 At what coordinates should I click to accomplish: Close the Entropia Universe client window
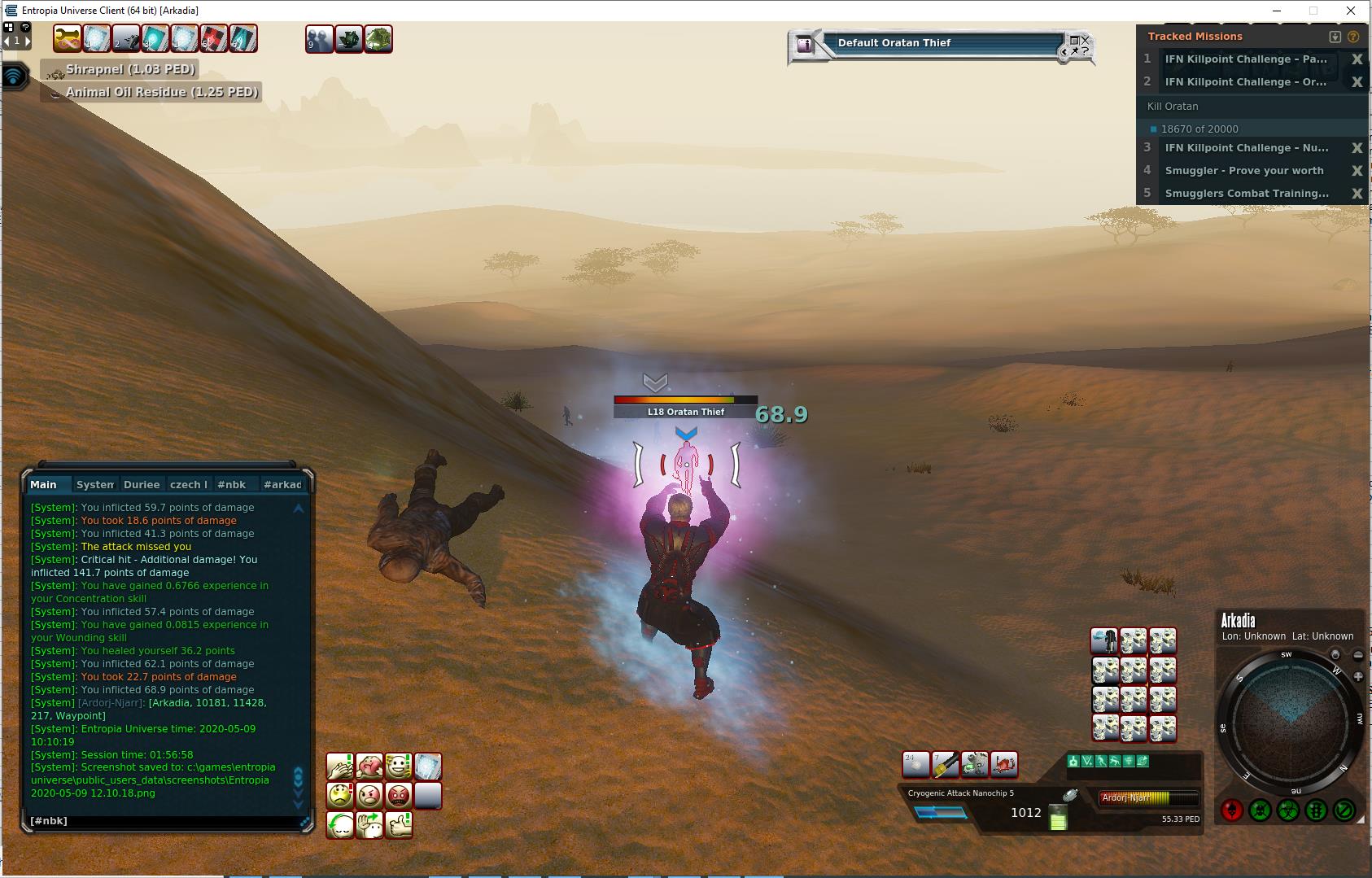pos(1351,11)
